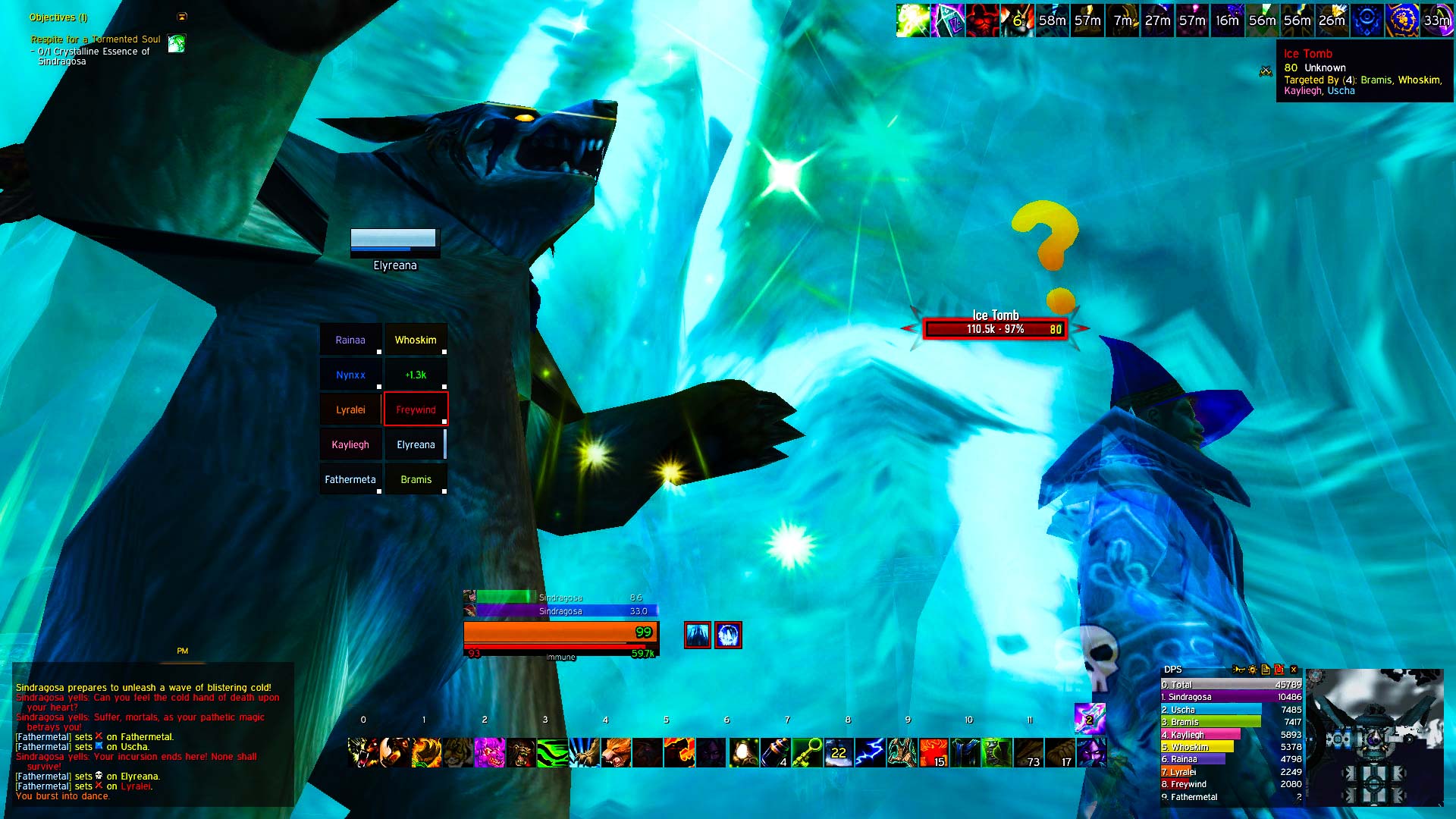Click the Alliance lion crest buff icon

click(x=1401, y=20)
